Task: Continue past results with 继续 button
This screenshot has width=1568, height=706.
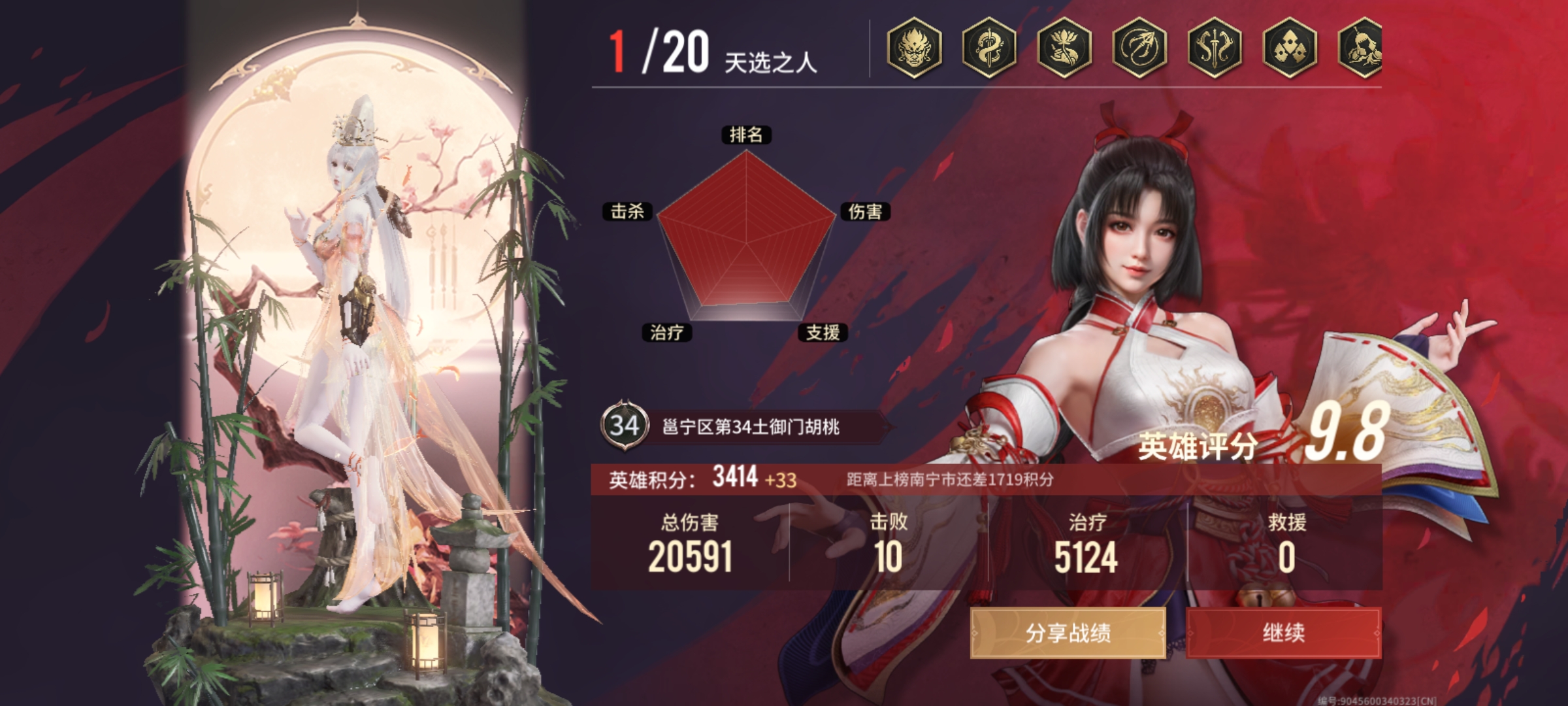Action: pyautogui.click(x=1283, y=632)
